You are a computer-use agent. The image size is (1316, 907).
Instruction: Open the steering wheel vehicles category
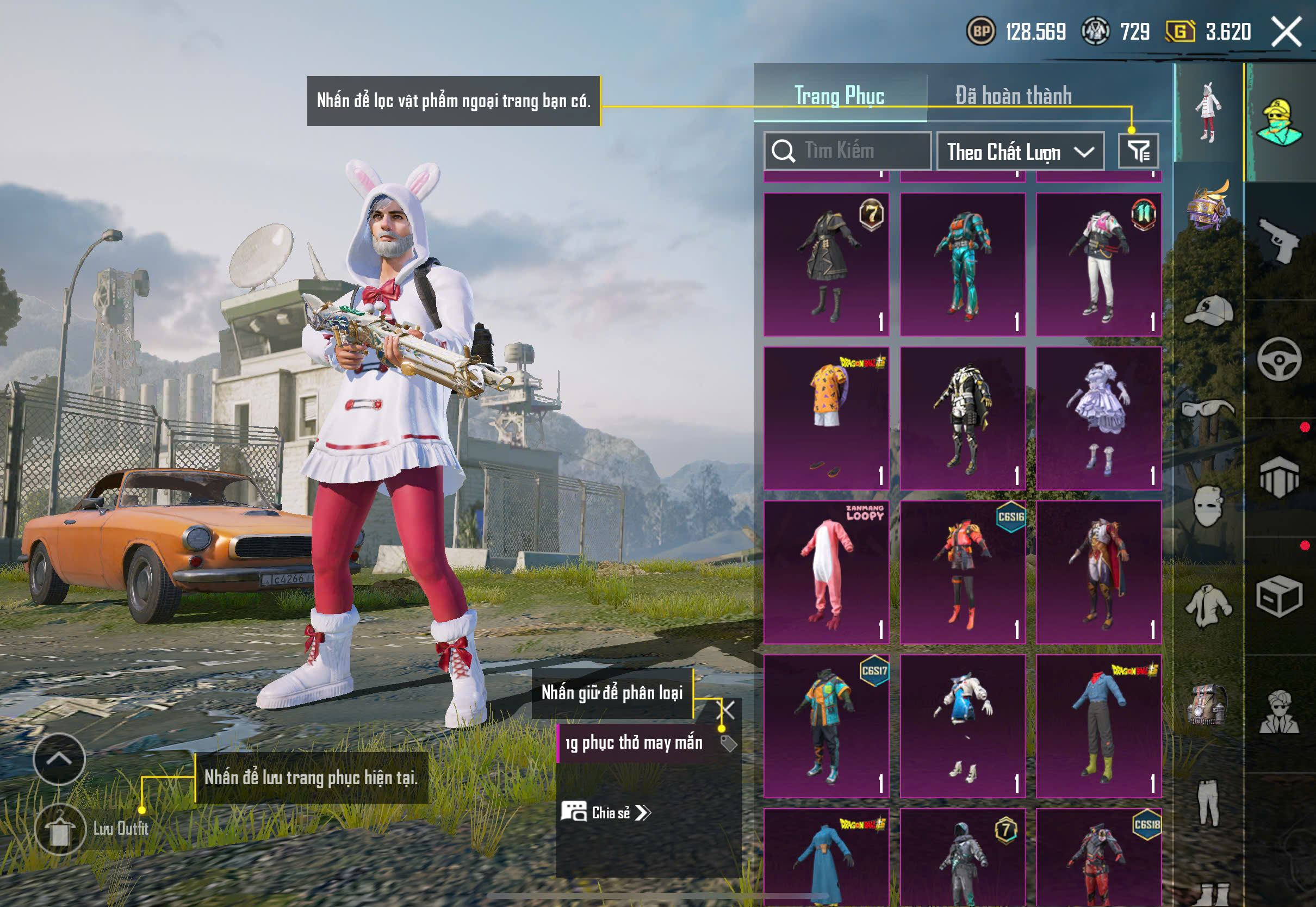pyautogui.click(x=1279, y=359)
